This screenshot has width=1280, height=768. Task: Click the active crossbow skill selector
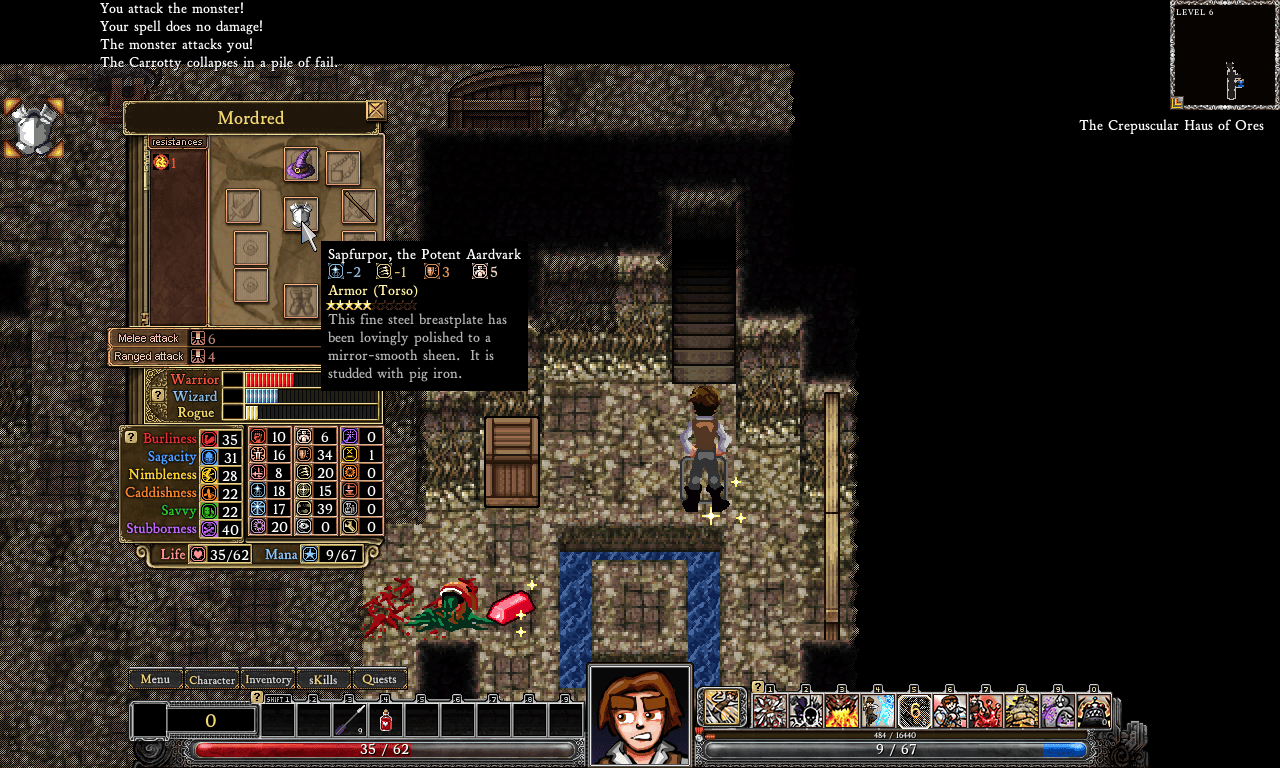click(722, 707)
